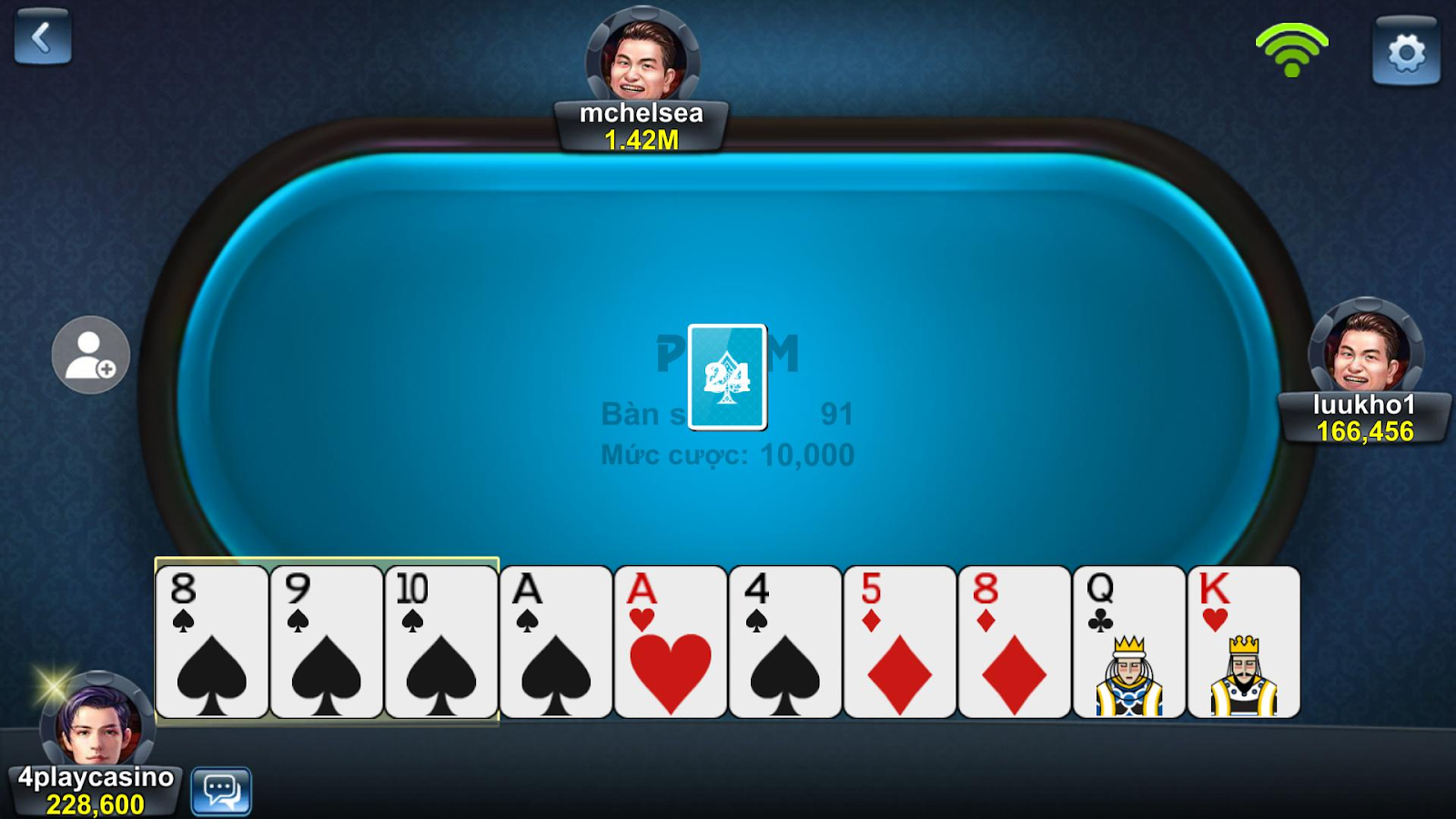Choose the 8 of diamonds card
The height and width of the screenshot is (819, 1456).
pos(1015,642)
